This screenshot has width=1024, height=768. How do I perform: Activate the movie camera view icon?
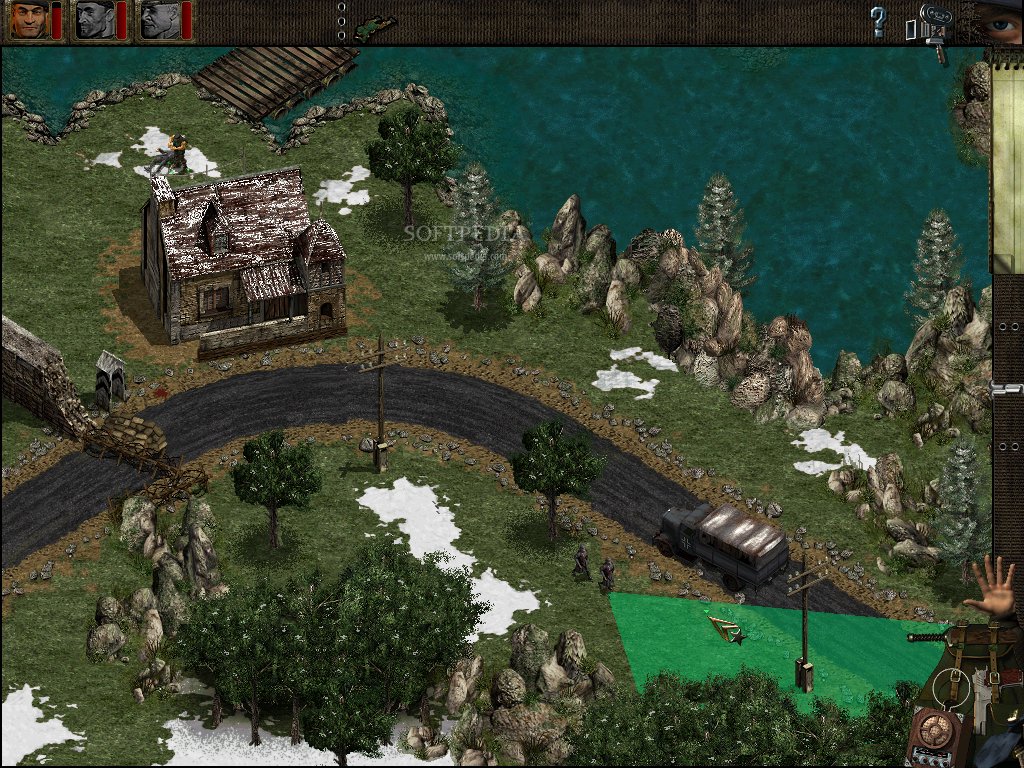click(x=932, y=25)
